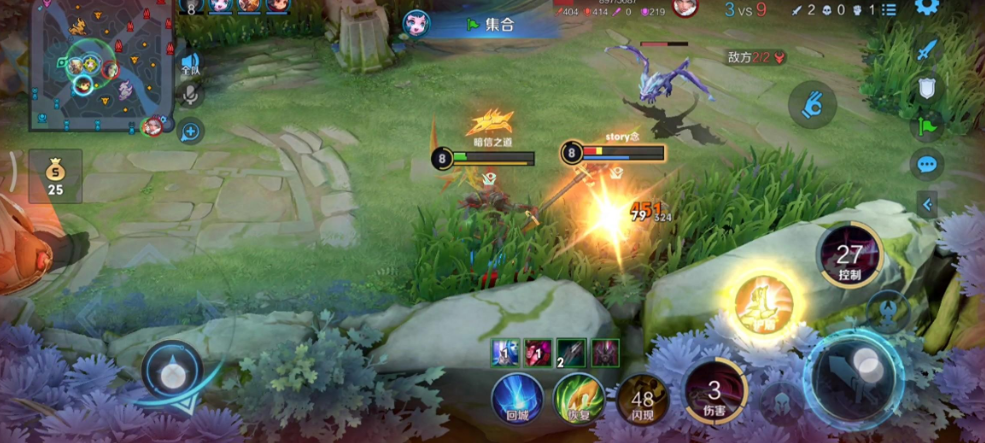985x443 pixels.
Task: Activate the glowing golden skill
Action: [764, 303]
